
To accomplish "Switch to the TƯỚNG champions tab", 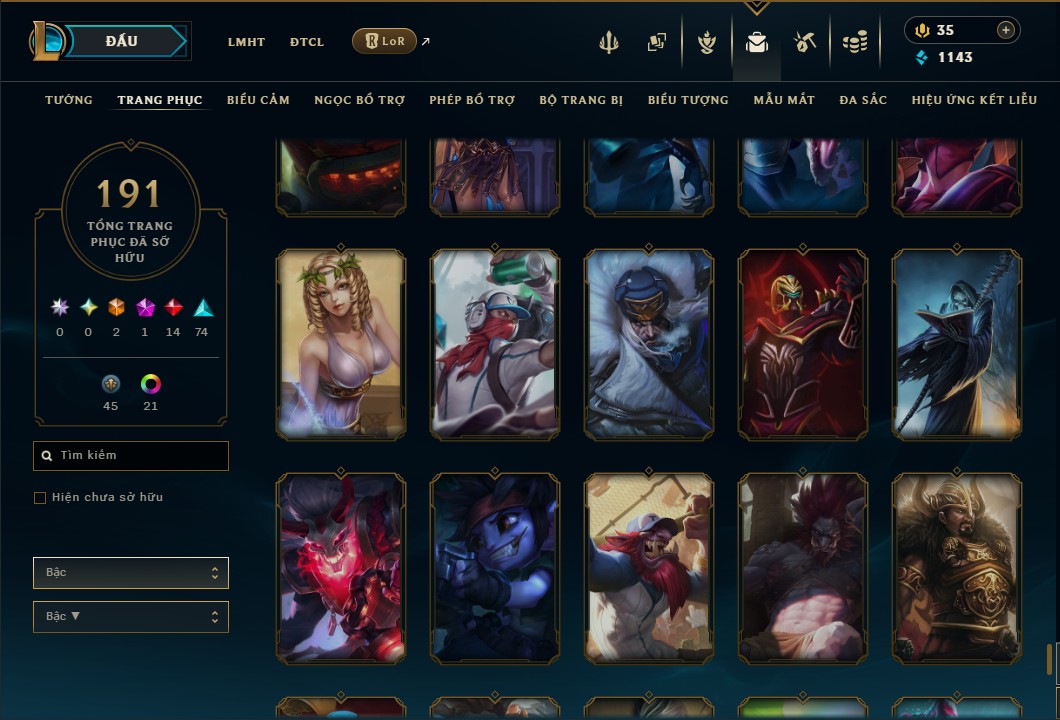I will (x=69, y=100).
